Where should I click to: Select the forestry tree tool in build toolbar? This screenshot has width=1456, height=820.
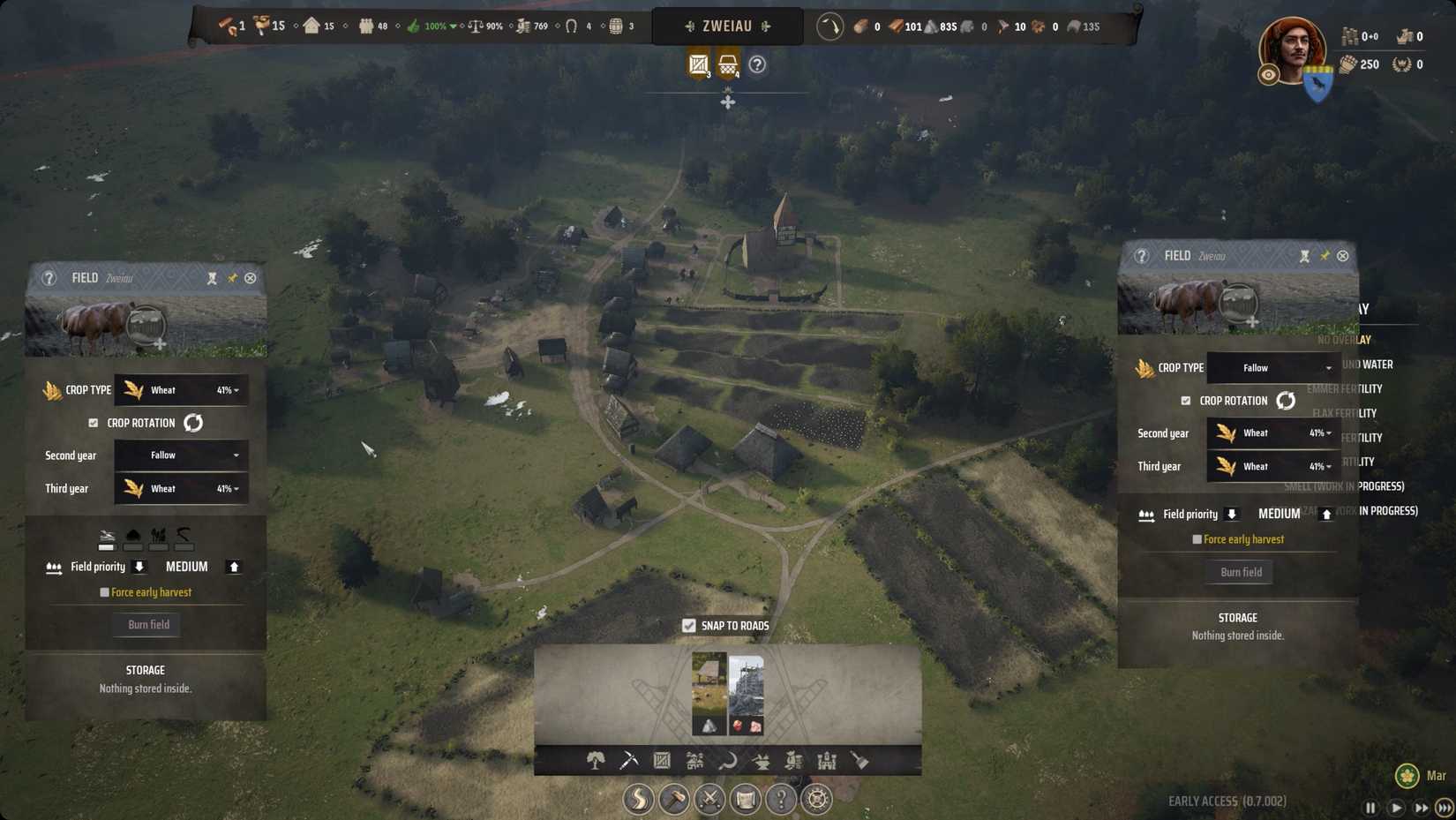click(596, 759)
